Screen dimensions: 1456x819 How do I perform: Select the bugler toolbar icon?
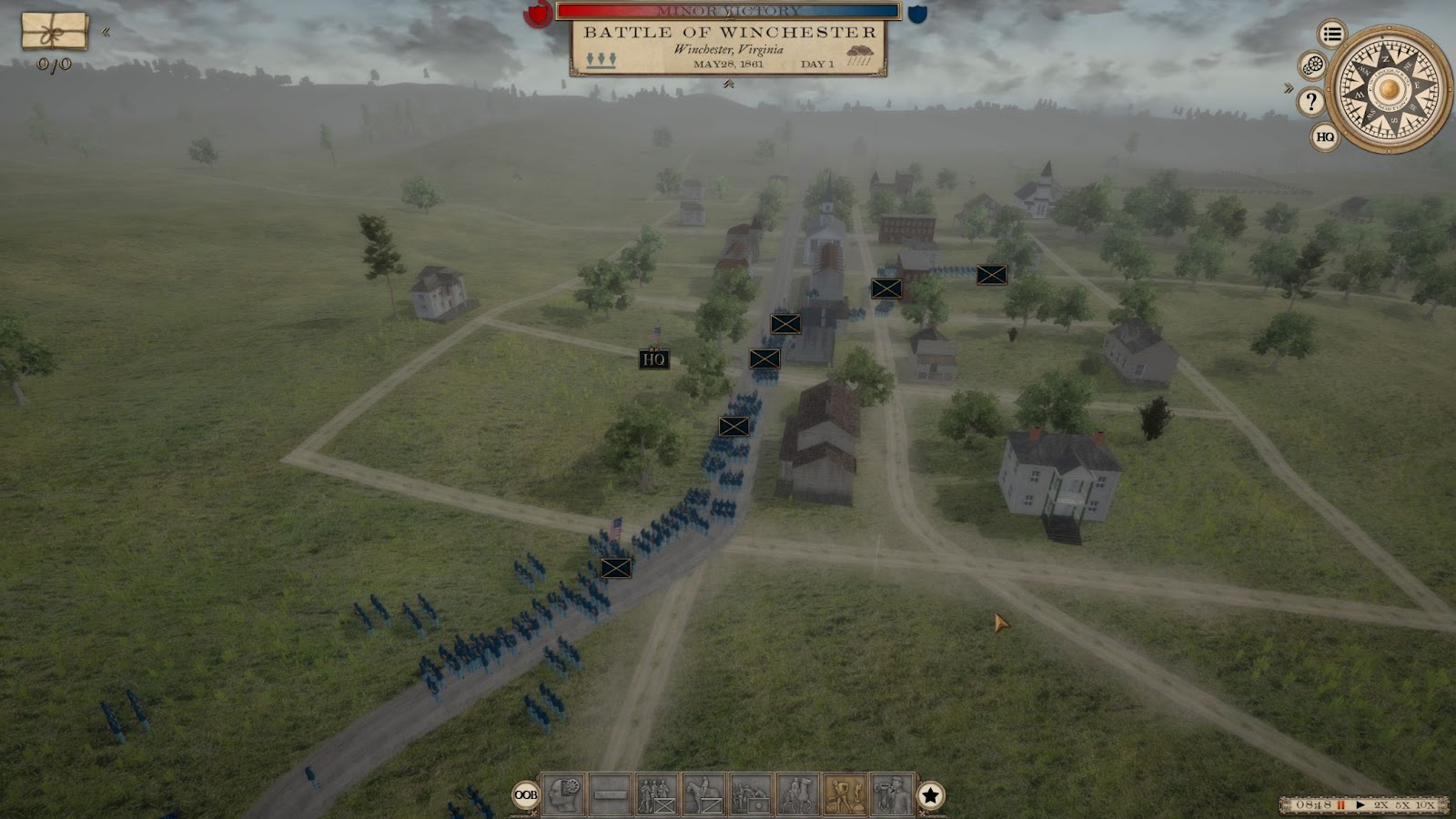pos(892,795)
